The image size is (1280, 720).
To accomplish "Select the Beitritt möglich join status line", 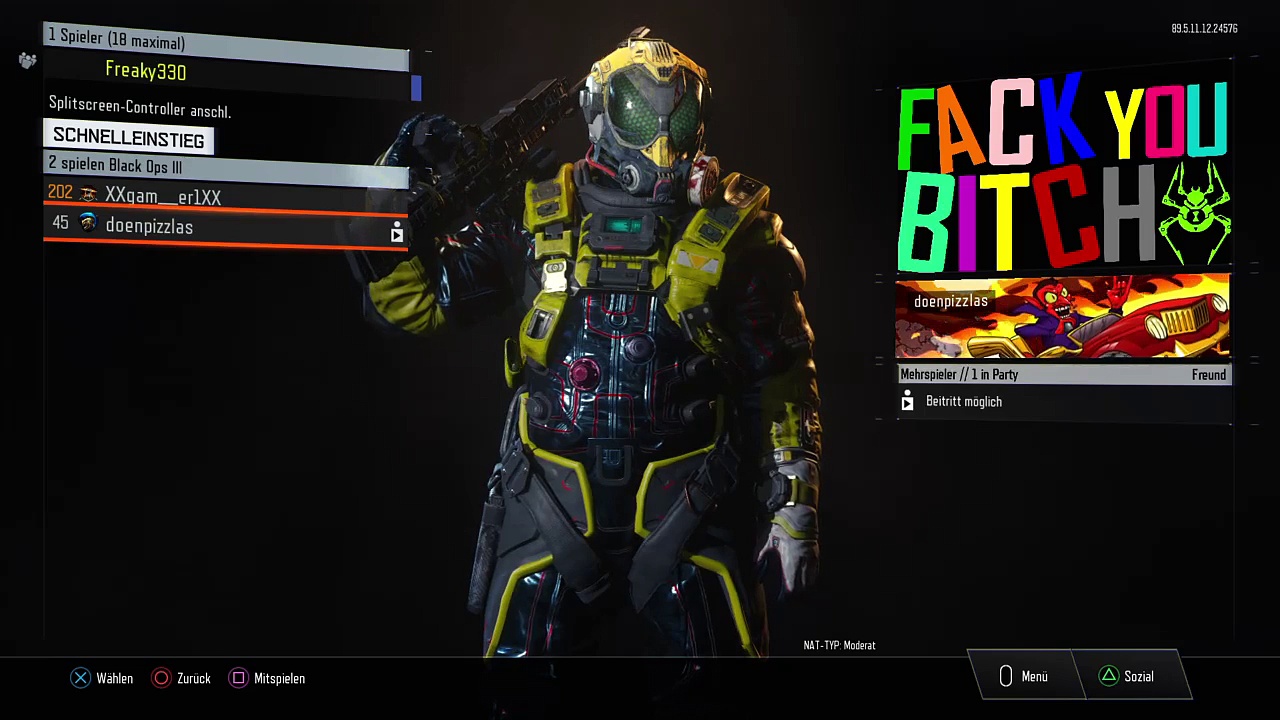I will pos(963,402).
